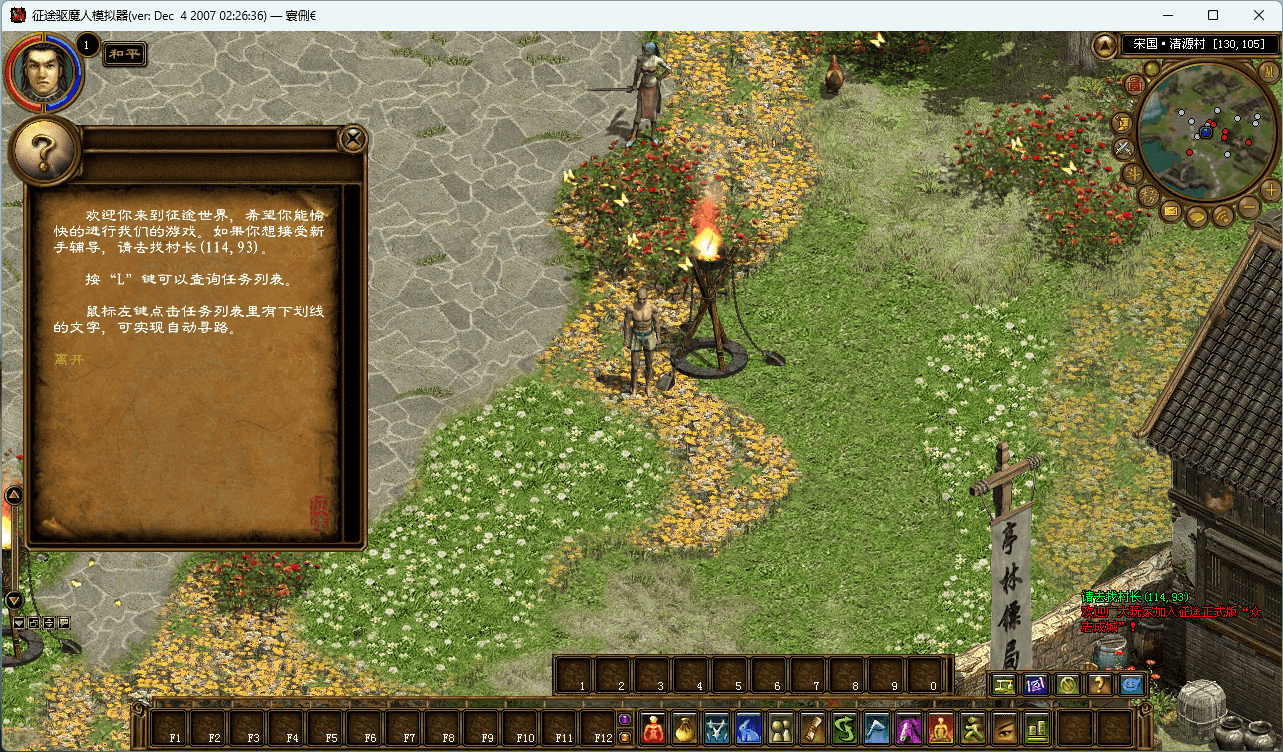Select the player portrait
The width and height of the screenshot is (1283, 752).
(41, 70)
